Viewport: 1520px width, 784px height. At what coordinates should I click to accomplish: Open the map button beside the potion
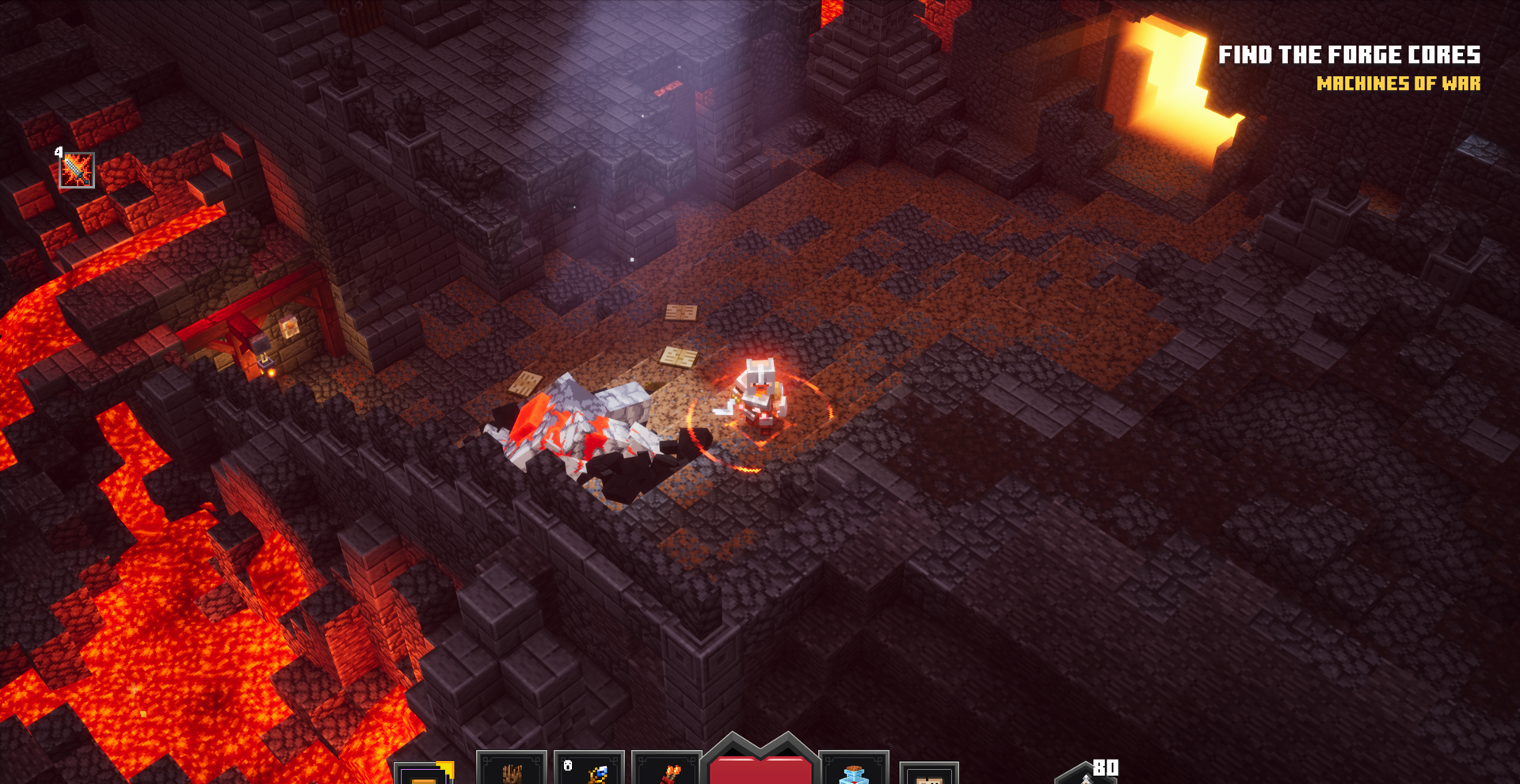pyautogui.click(x=929, y=774)
